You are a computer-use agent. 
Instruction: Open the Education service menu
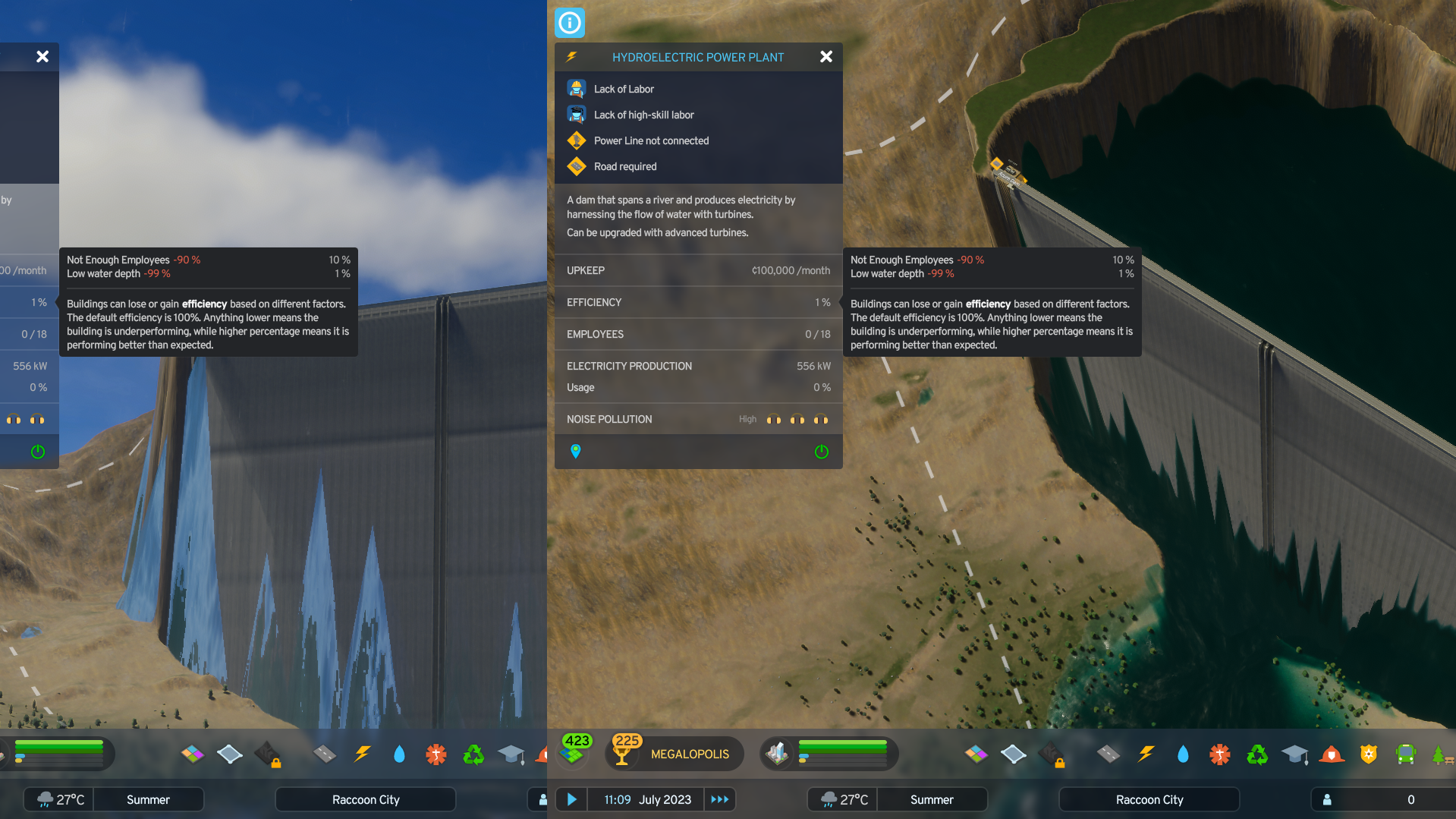(x=1294, y=754)
